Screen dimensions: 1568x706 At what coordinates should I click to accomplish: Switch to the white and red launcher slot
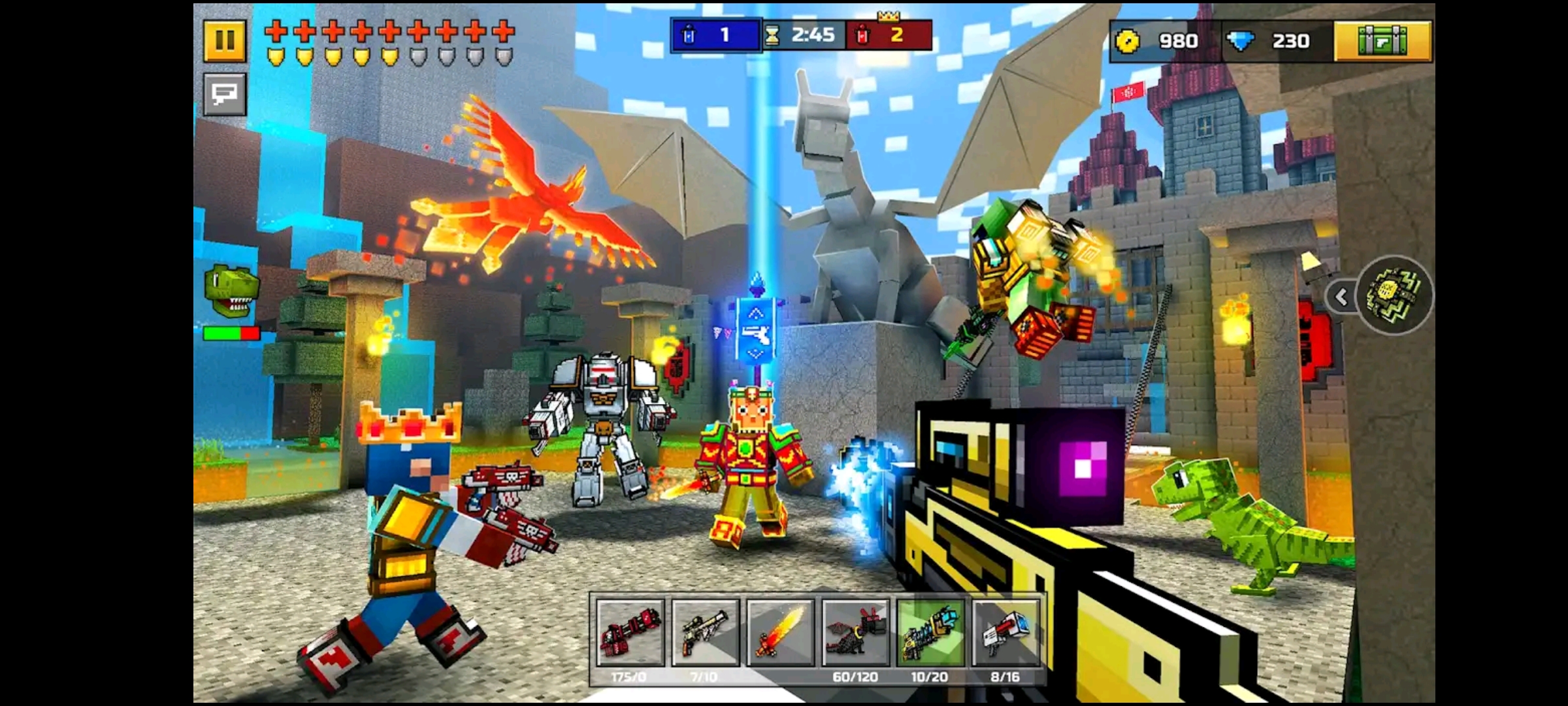(1005, 633)
